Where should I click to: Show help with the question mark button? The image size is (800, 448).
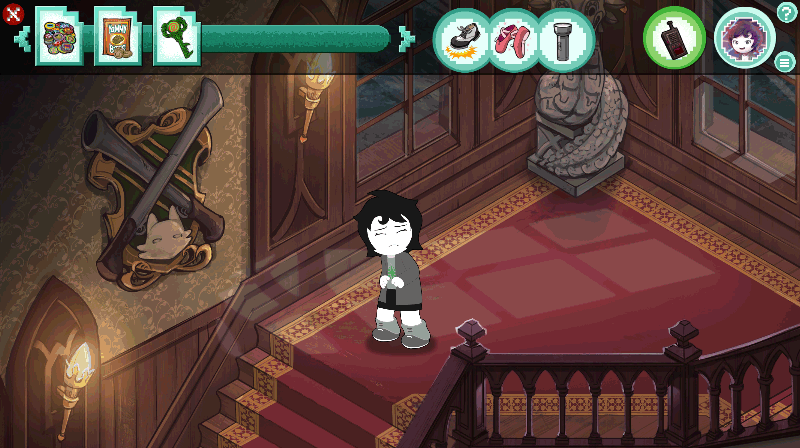[787, 12]
